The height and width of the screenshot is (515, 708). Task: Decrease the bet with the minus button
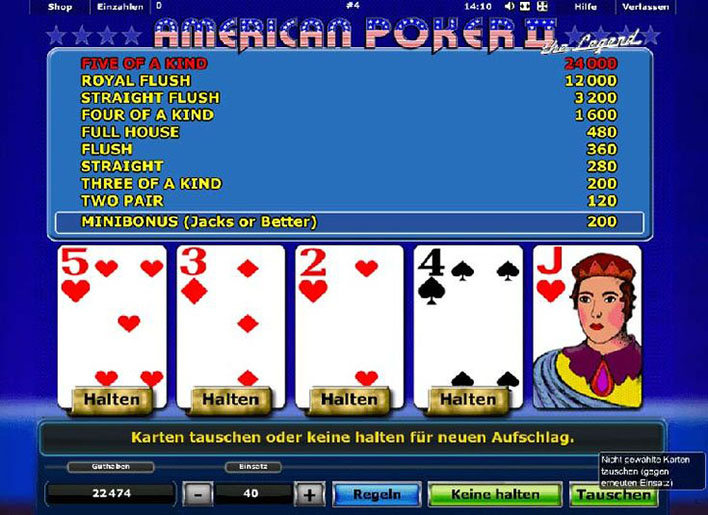click(198, 494)
